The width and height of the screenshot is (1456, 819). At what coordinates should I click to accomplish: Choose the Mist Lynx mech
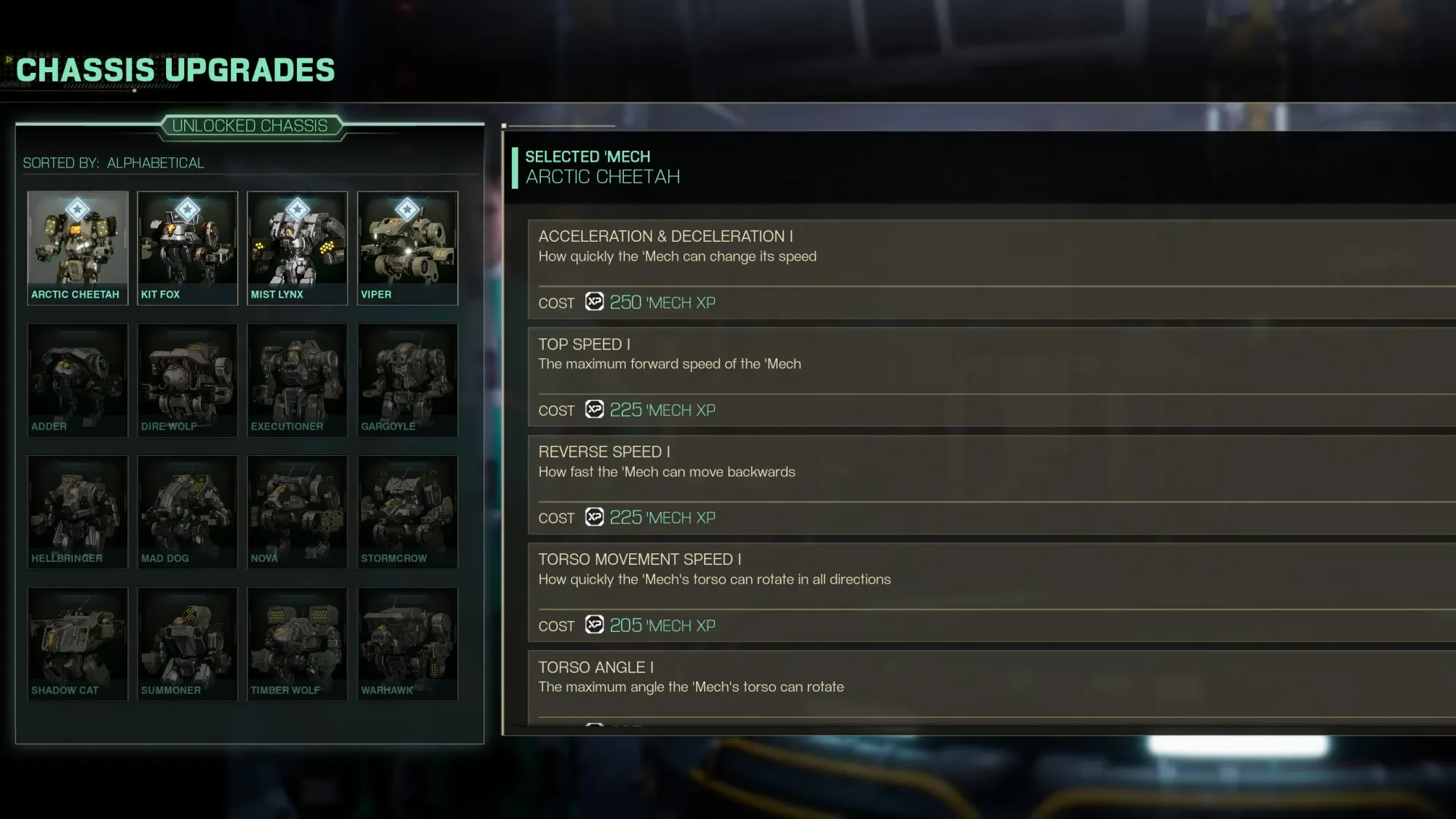tap(297, 244)
